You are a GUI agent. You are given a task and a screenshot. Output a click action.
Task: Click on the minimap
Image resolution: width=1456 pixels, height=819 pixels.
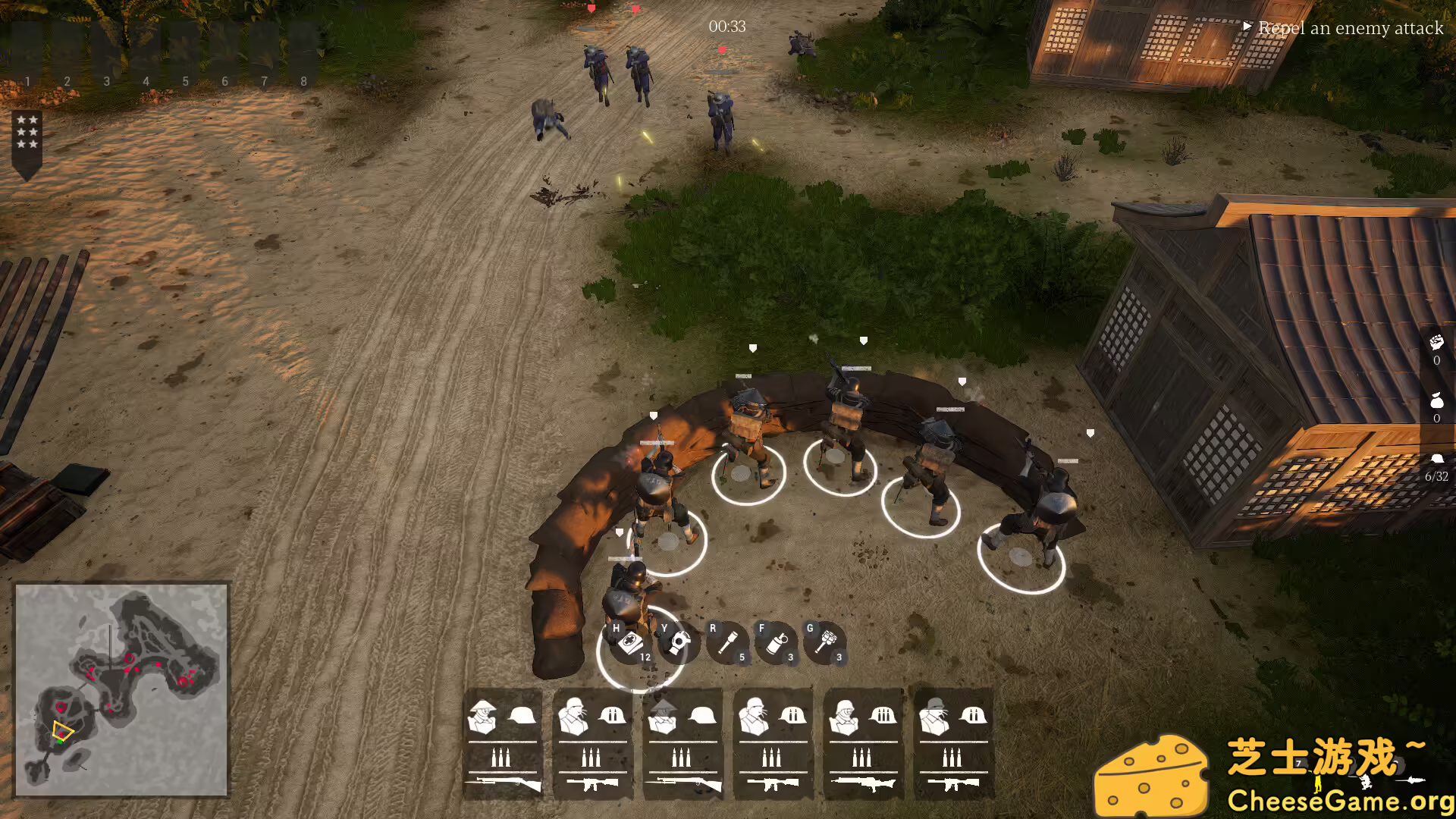[121, 689]
